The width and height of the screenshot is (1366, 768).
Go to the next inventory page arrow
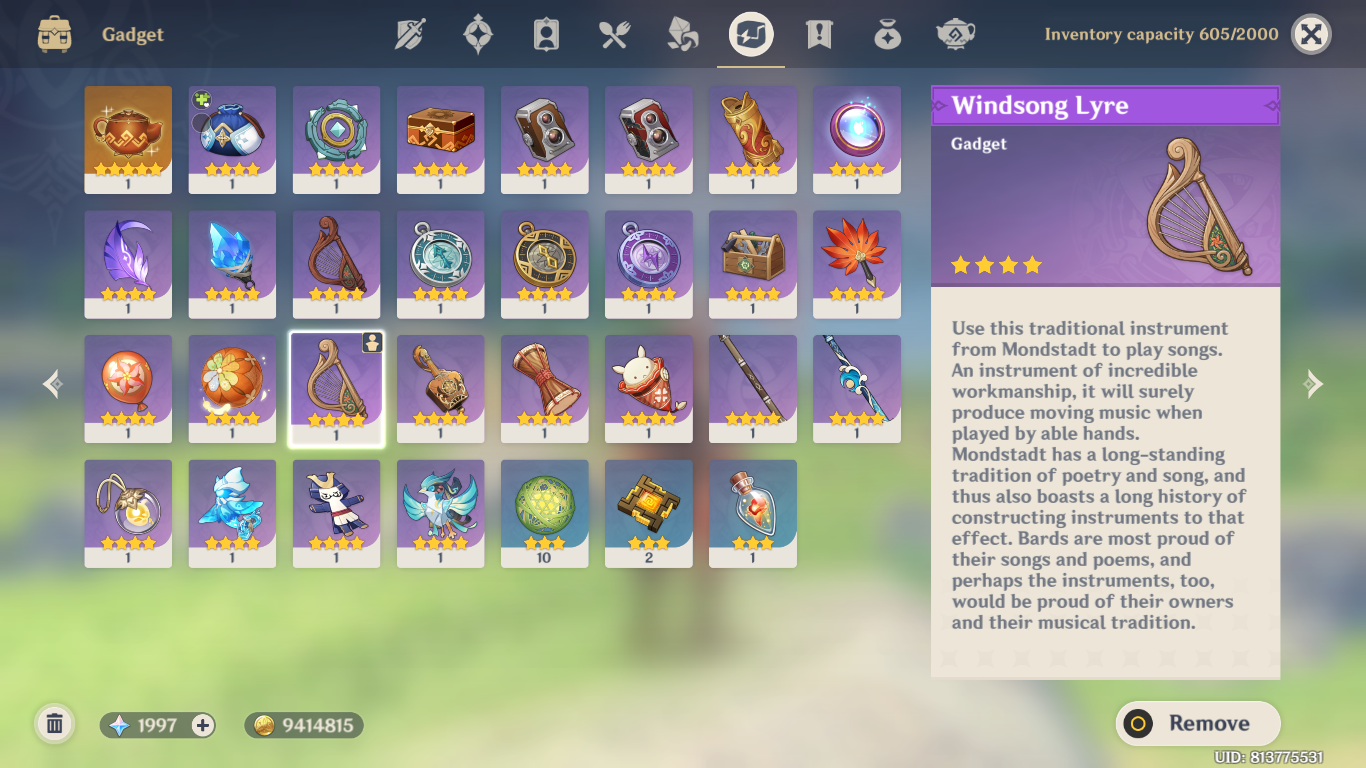click(1312, 384)
